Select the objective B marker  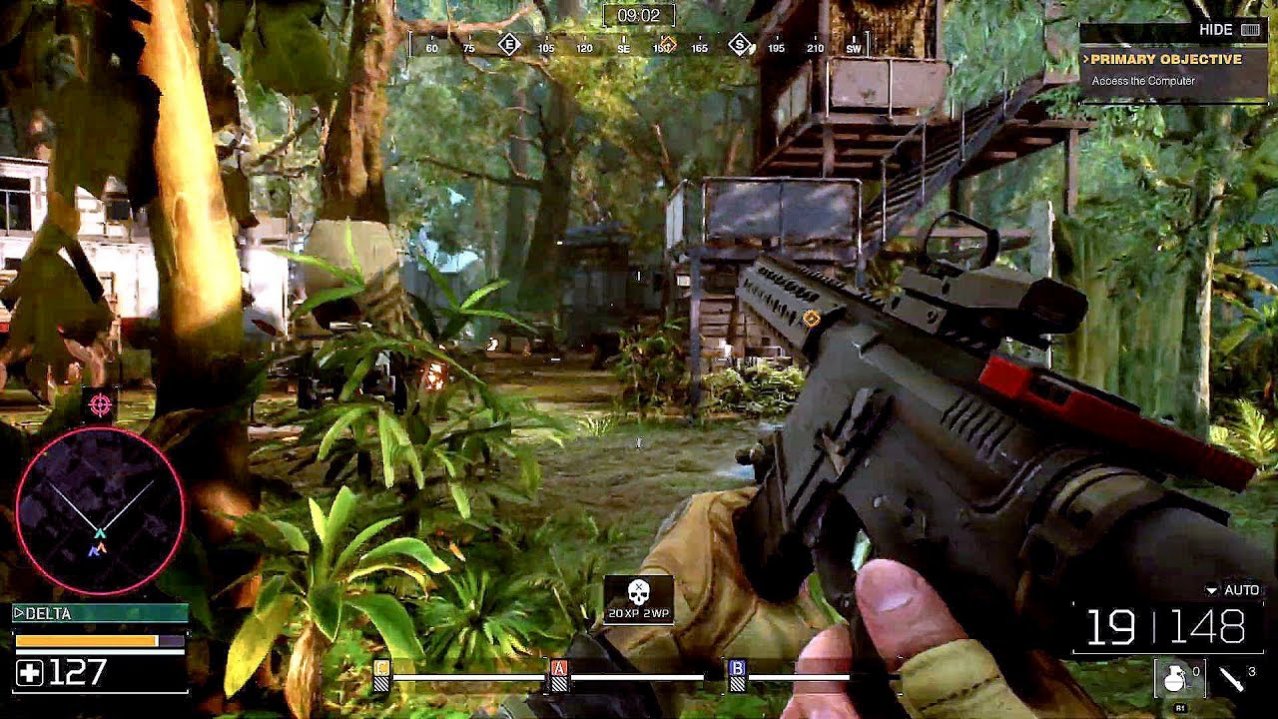(x=737, y=673)
